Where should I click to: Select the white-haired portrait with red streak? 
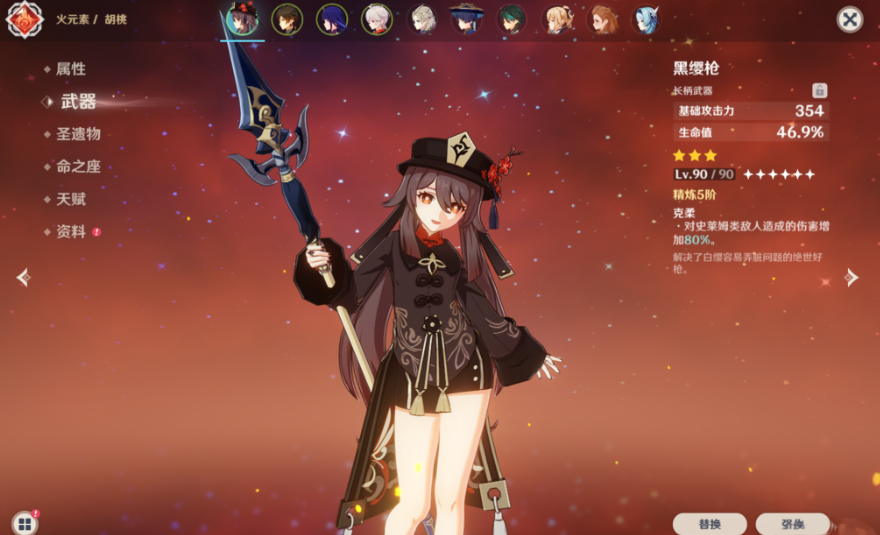coord(377,19)
